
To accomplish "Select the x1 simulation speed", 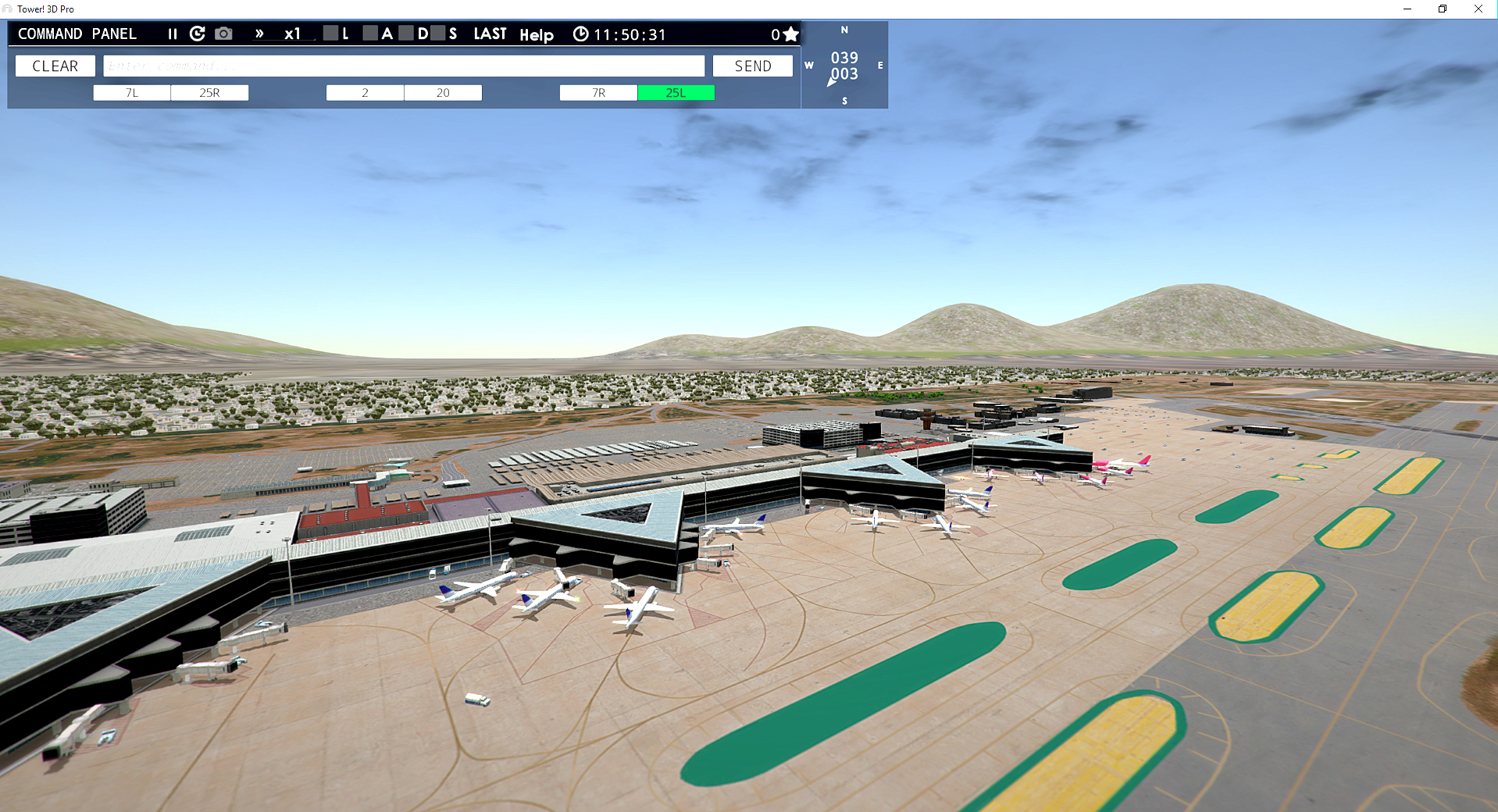I will pos(292,34).
